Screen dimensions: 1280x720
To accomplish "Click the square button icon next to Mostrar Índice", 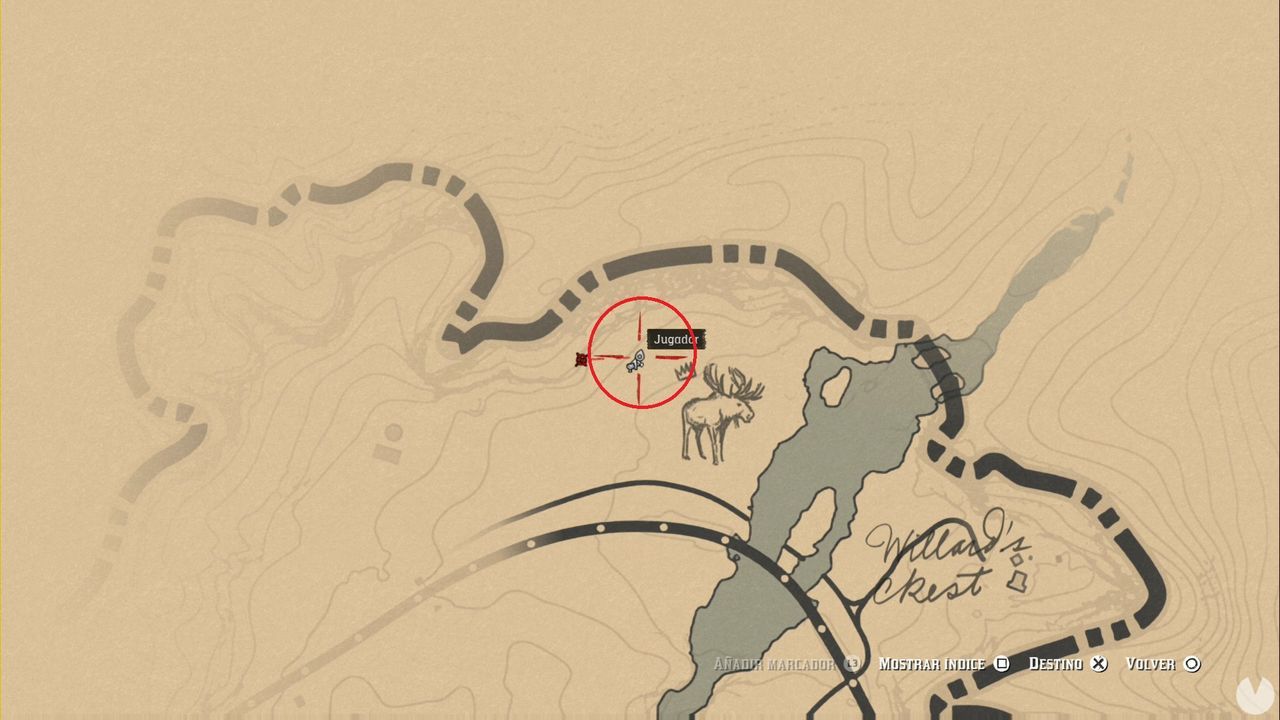I will (1001, 663).
